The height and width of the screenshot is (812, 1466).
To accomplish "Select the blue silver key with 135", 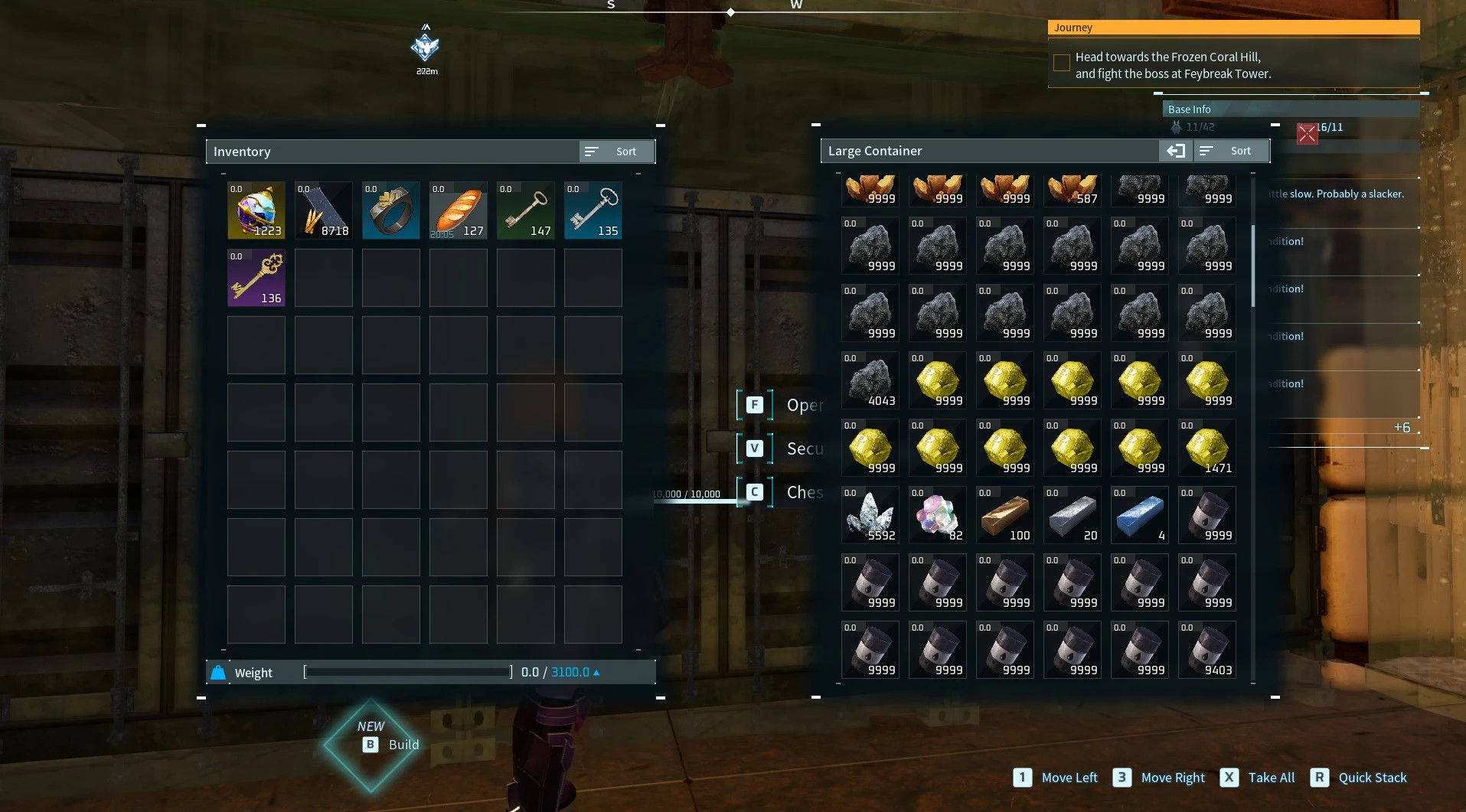I will (593, 210).
